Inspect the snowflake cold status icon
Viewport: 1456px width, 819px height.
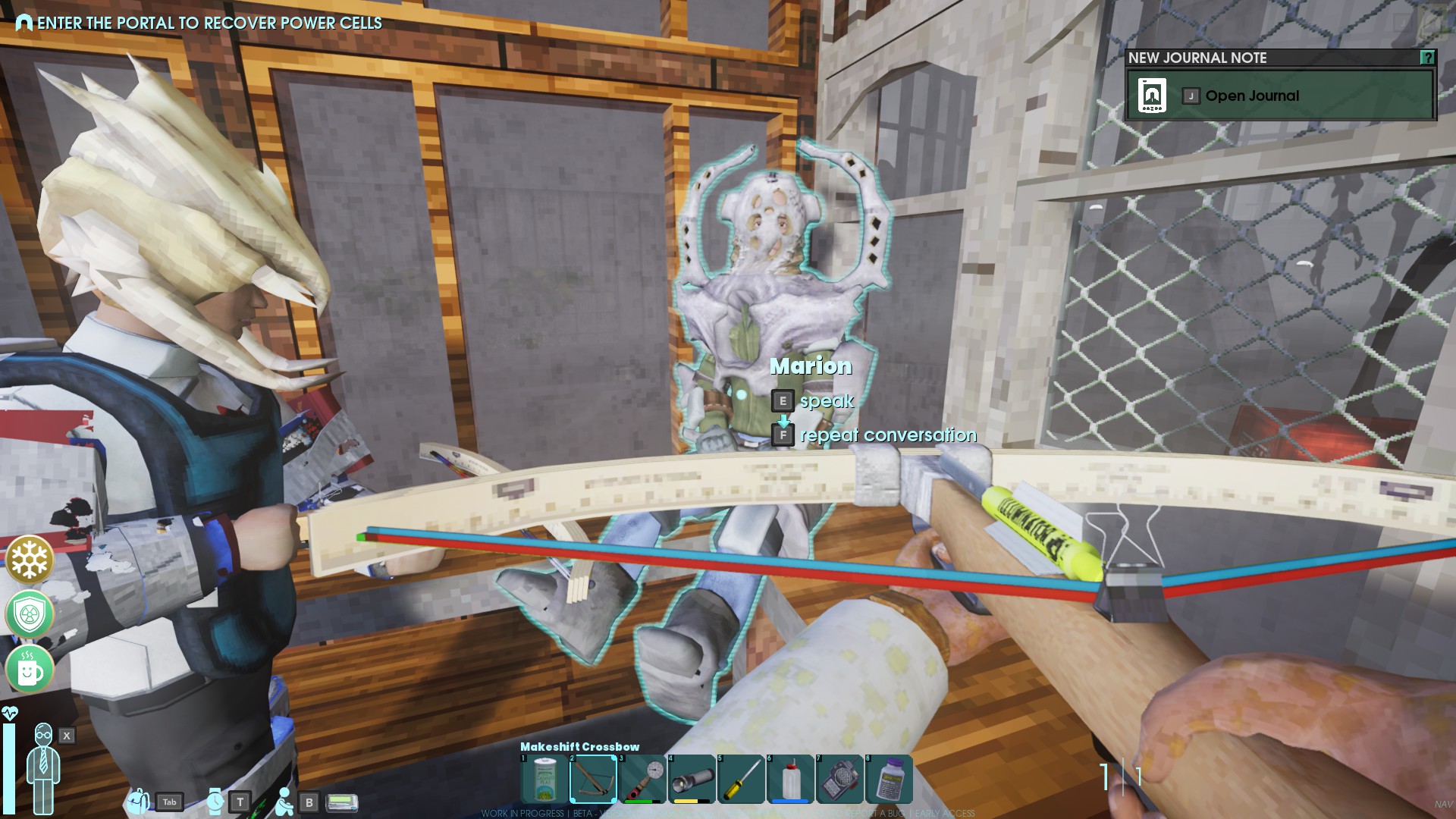pyautogui.click(x=30, y=560)
